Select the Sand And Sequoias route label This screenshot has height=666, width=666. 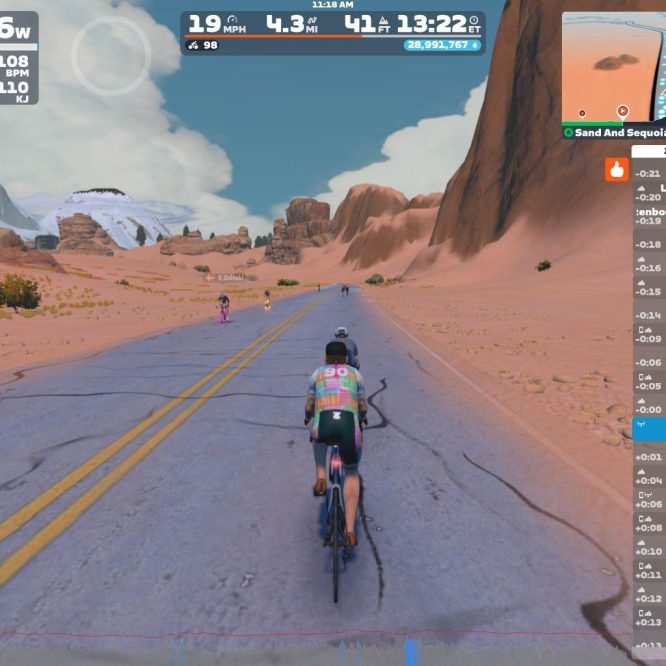[x=613, y=132]
